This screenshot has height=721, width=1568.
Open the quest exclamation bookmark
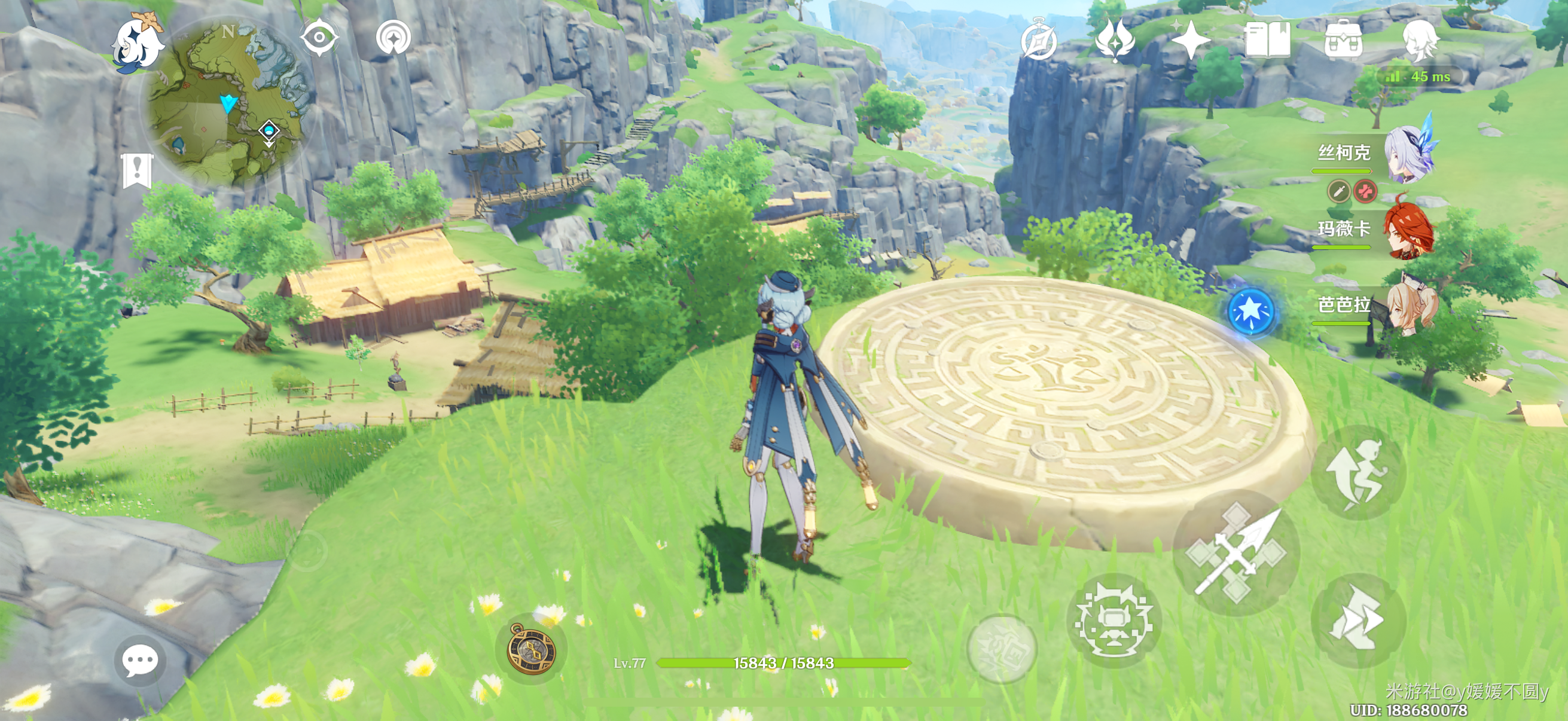[137, 170]
